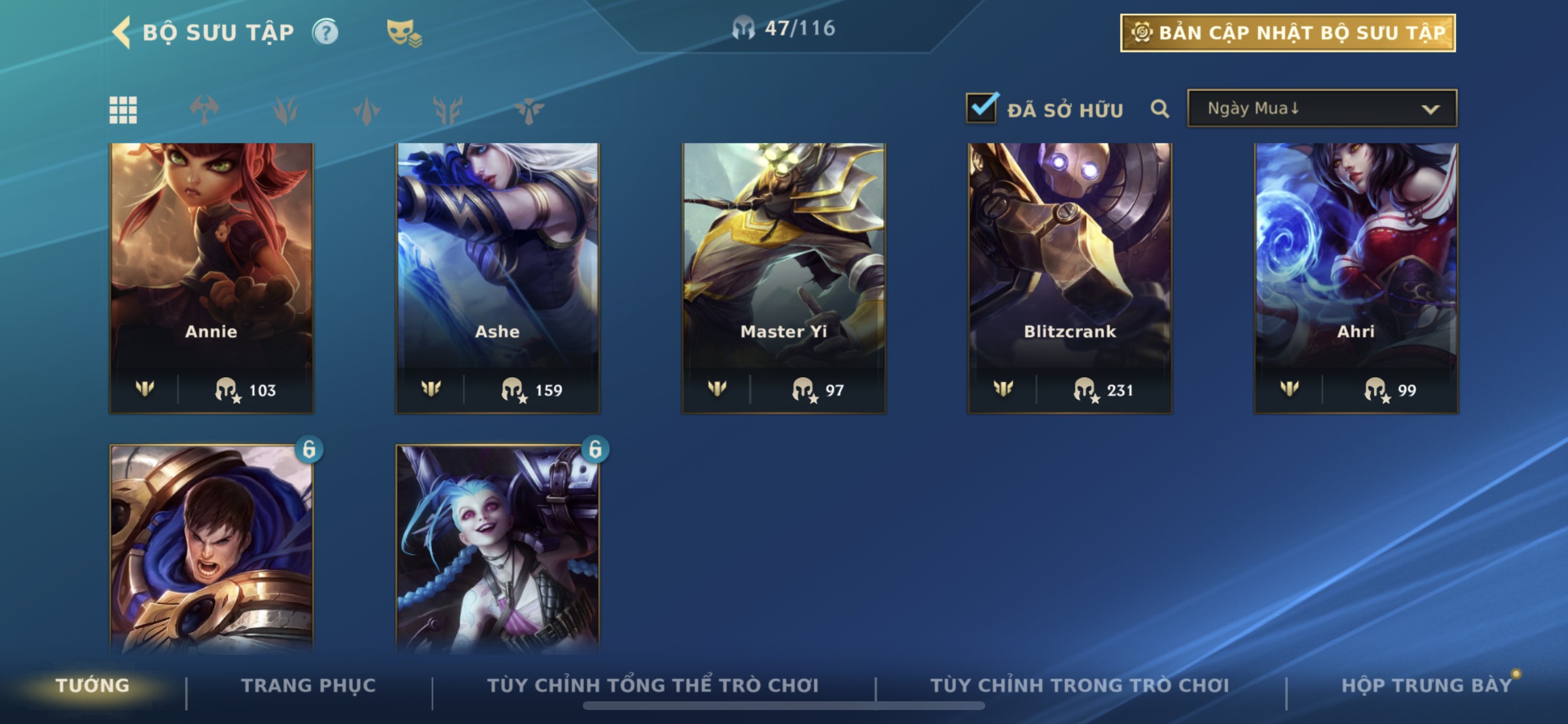Click the gold mask and coins icon
The height and width of the screenshot is (724, 1568).
pyautogui.click(x=404, y=33)
